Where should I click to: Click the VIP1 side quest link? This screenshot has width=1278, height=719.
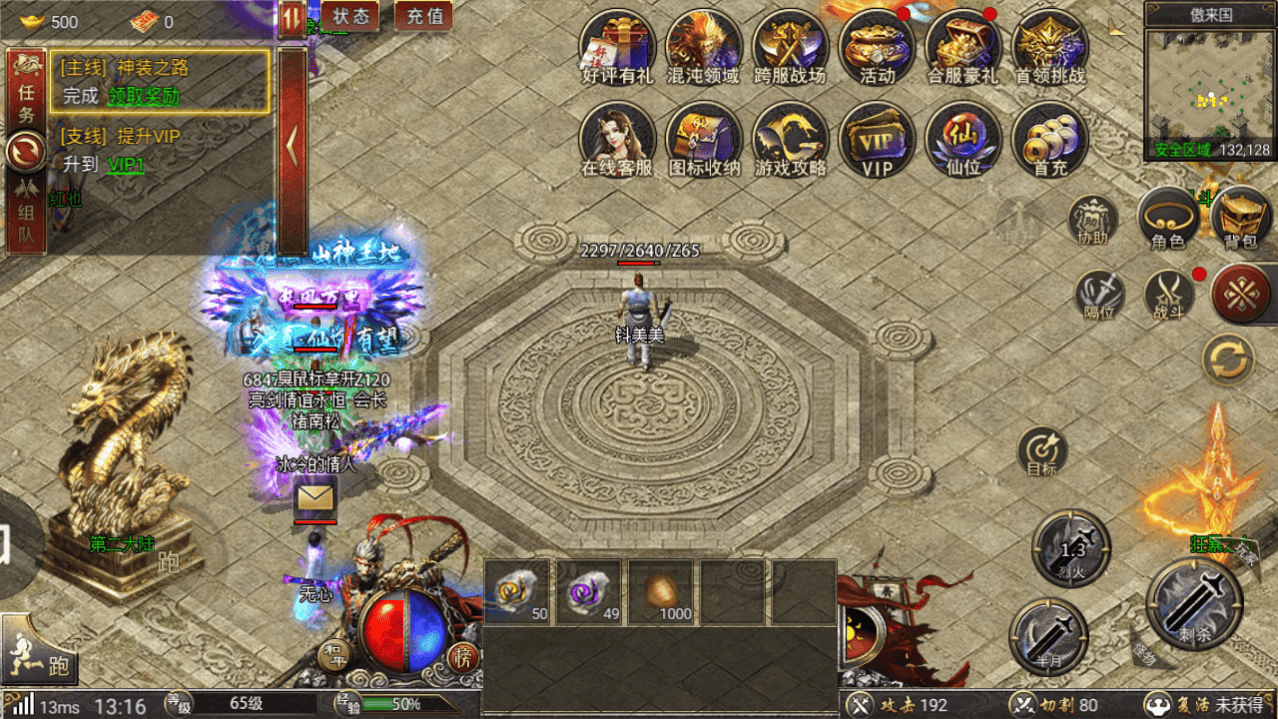coord(126,165)
